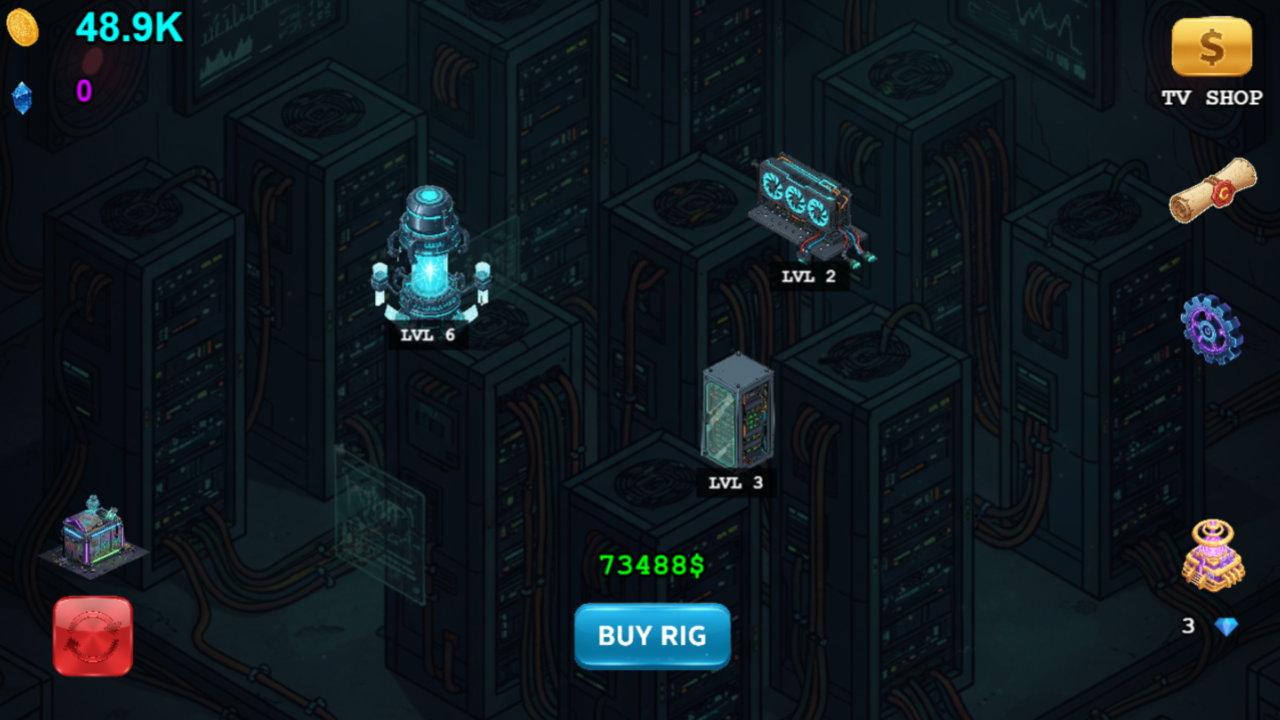Click the green 73488$ price label
1280x720 pixels.
point(651,565)
